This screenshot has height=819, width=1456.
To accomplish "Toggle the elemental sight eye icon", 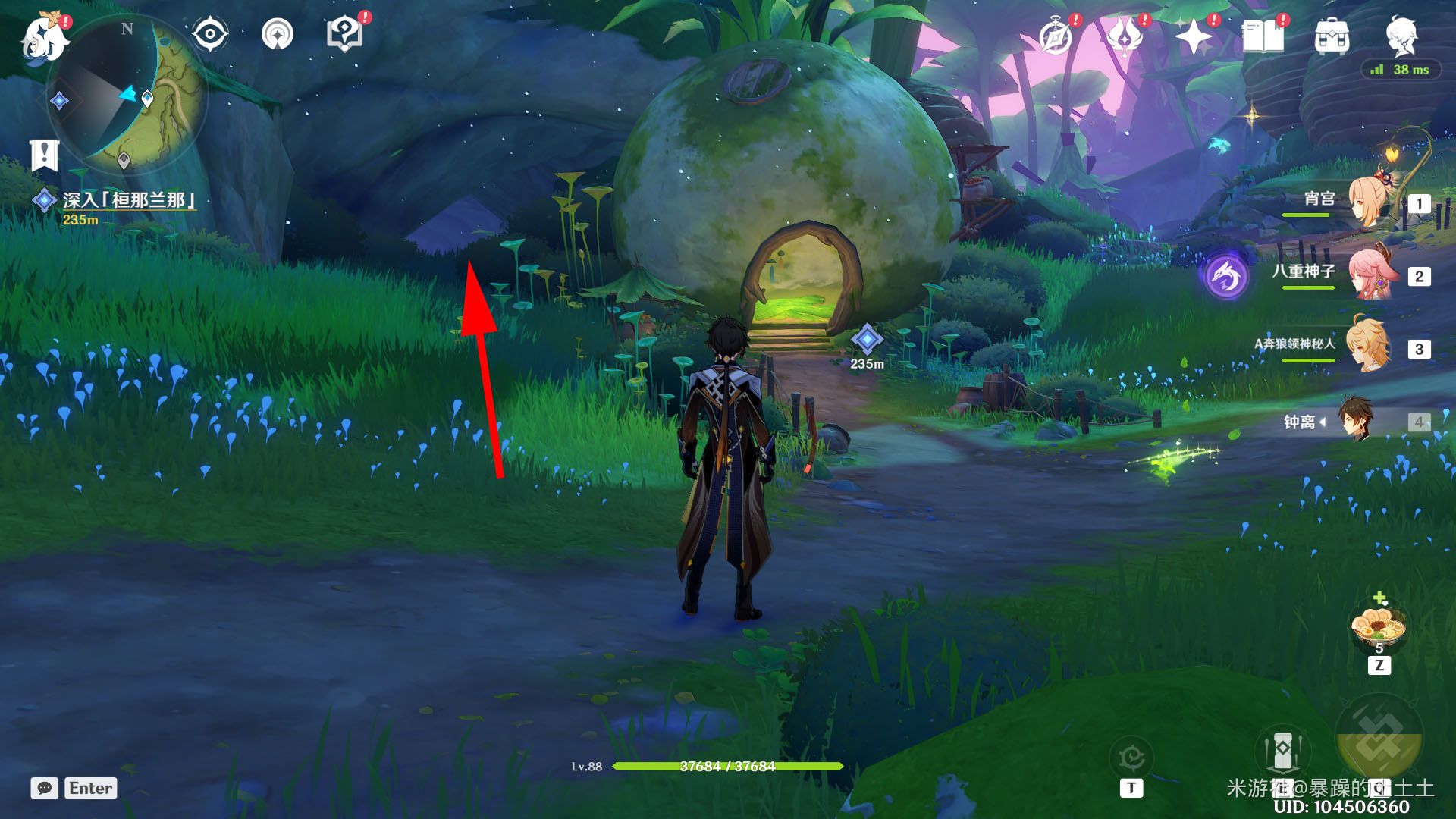I will (209, 35).
